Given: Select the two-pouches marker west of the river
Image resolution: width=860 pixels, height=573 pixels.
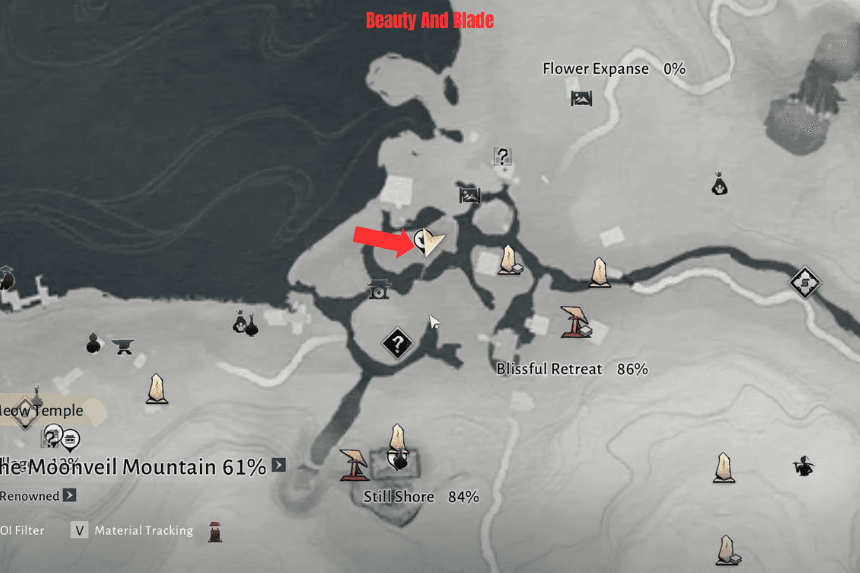Looking at the screenshot, I should (x=245, y=323).
